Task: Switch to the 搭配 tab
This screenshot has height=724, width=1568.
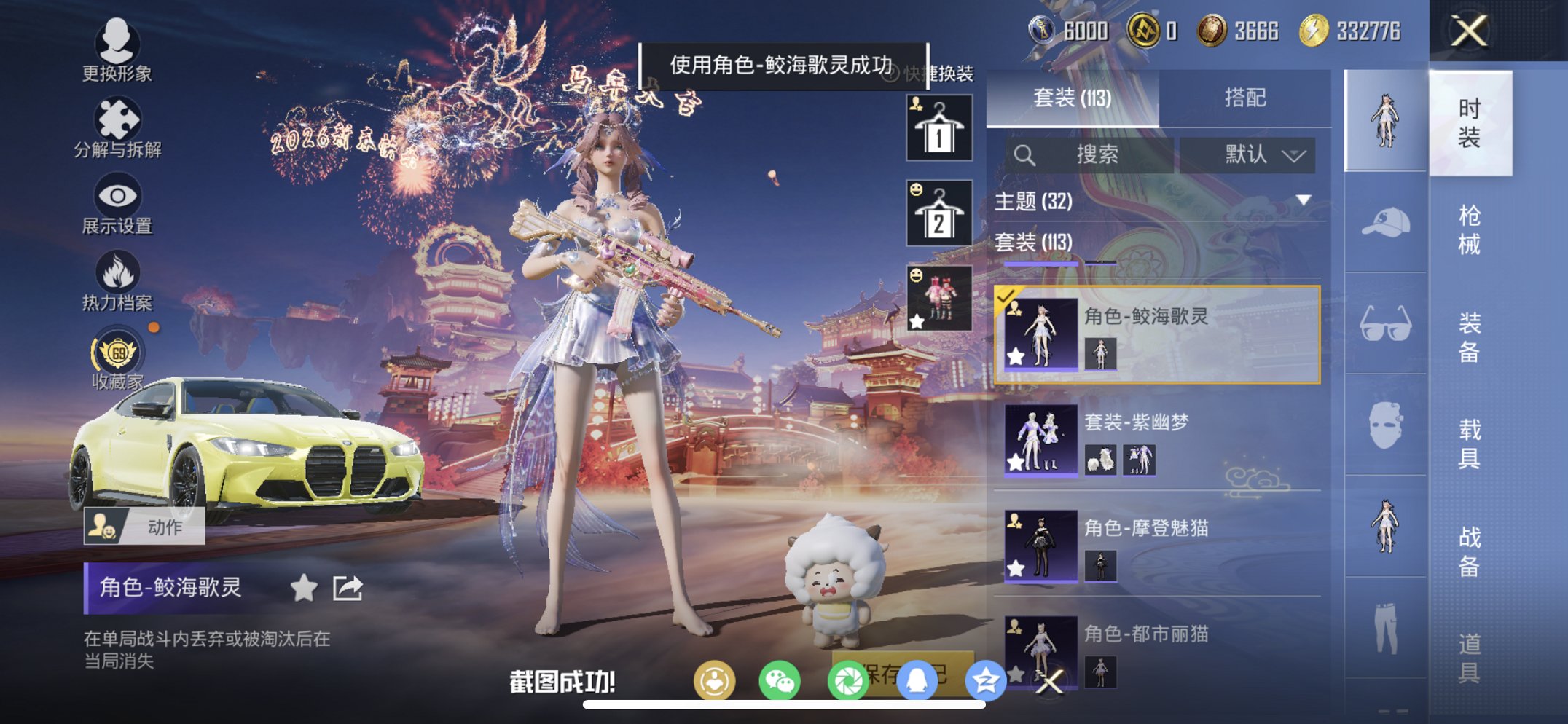Action: click(x=1245, y=98)
